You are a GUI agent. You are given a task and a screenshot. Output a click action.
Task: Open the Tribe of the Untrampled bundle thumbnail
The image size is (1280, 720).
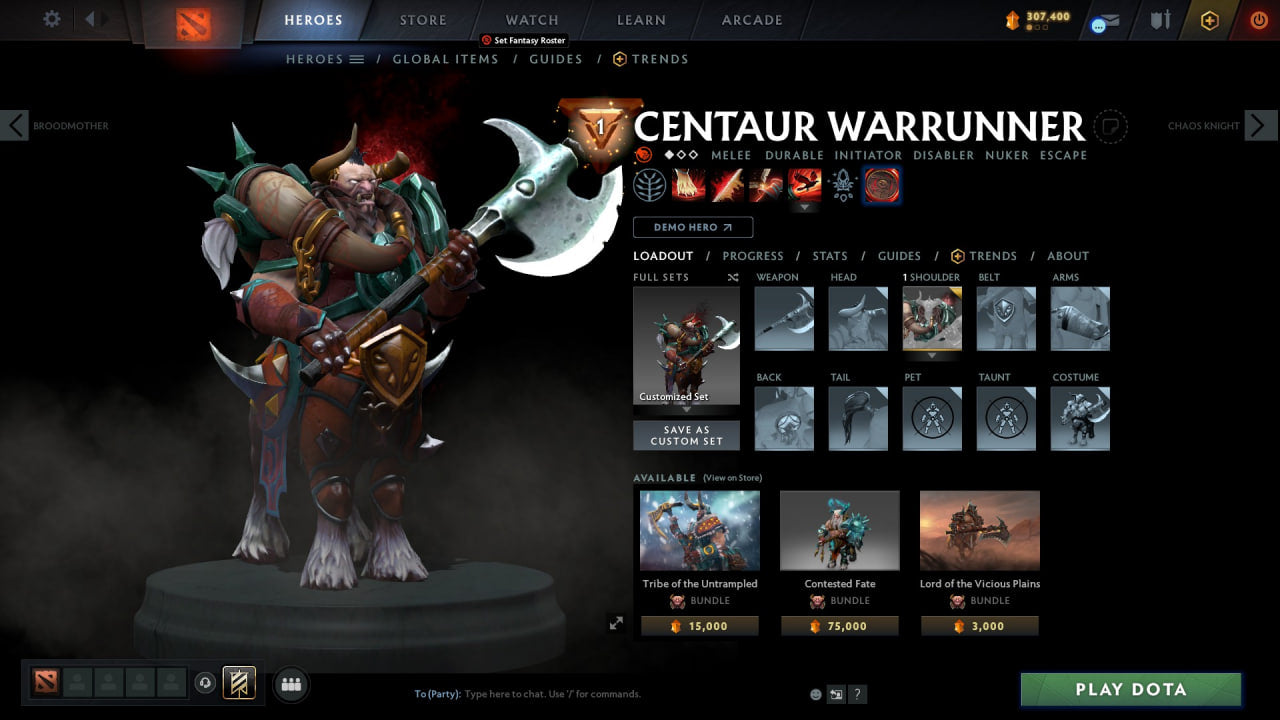[x=699, y=530]
